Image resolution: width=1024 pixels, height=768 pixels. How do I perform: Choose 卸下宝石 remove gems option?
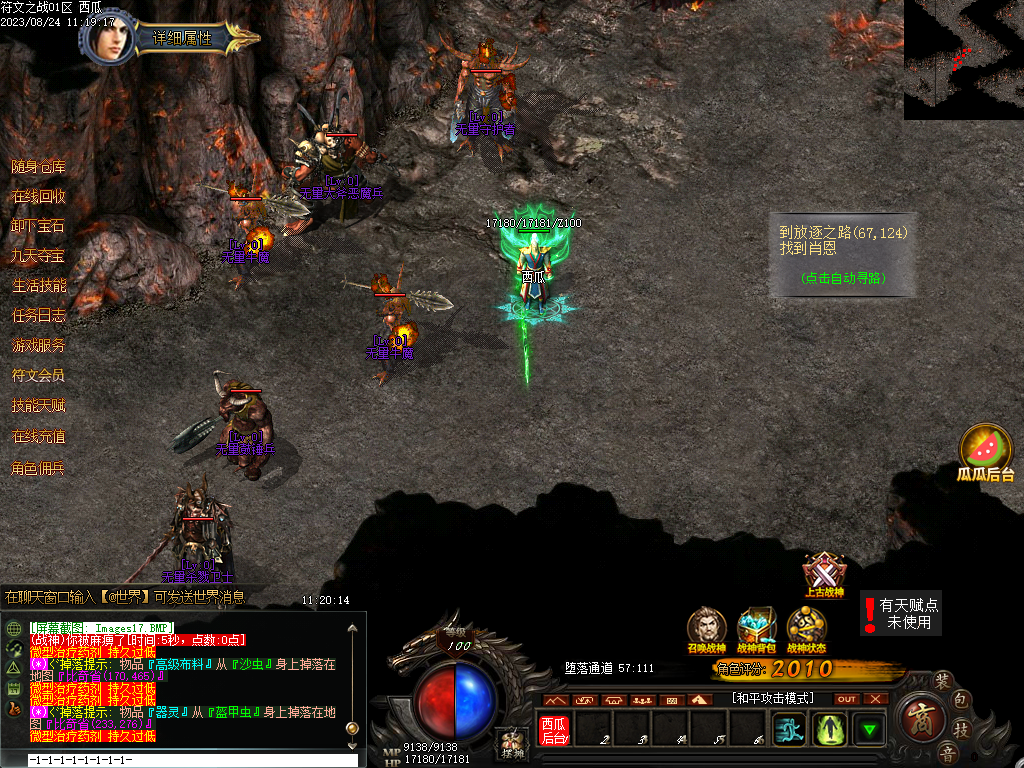[x=39, y=226]
